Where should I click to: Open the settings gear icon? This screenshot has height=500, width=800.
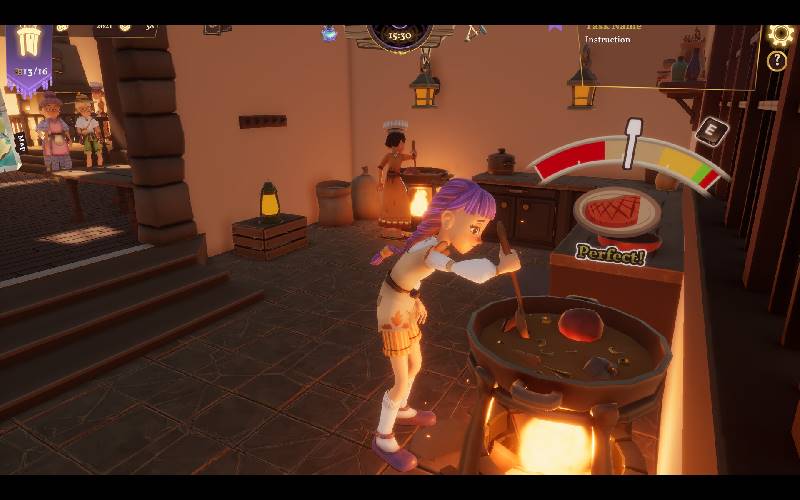pos(779,35)
